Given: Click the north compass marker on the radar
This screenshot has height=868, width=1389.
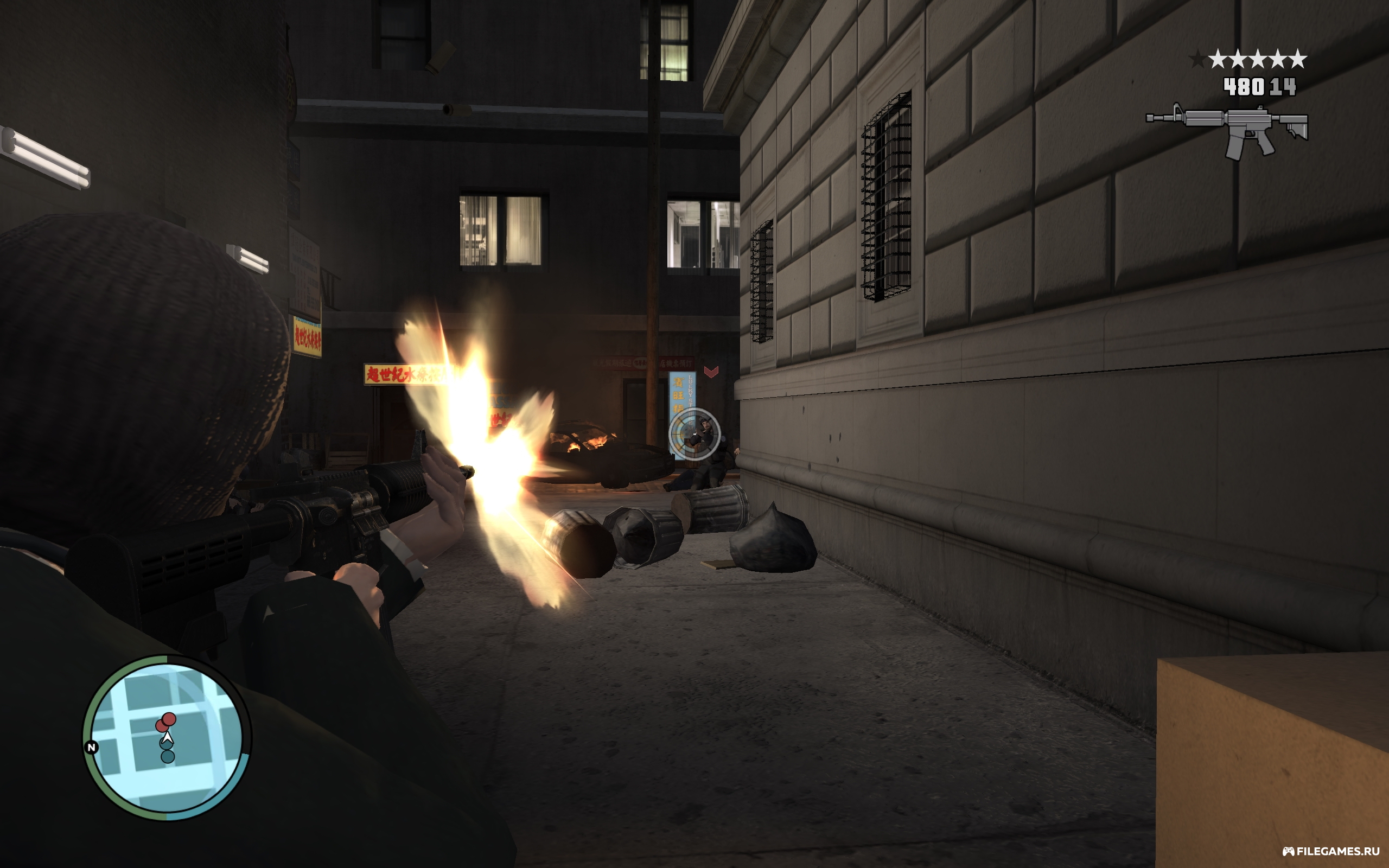Looking at the screenshot, I should click(91, 747).
